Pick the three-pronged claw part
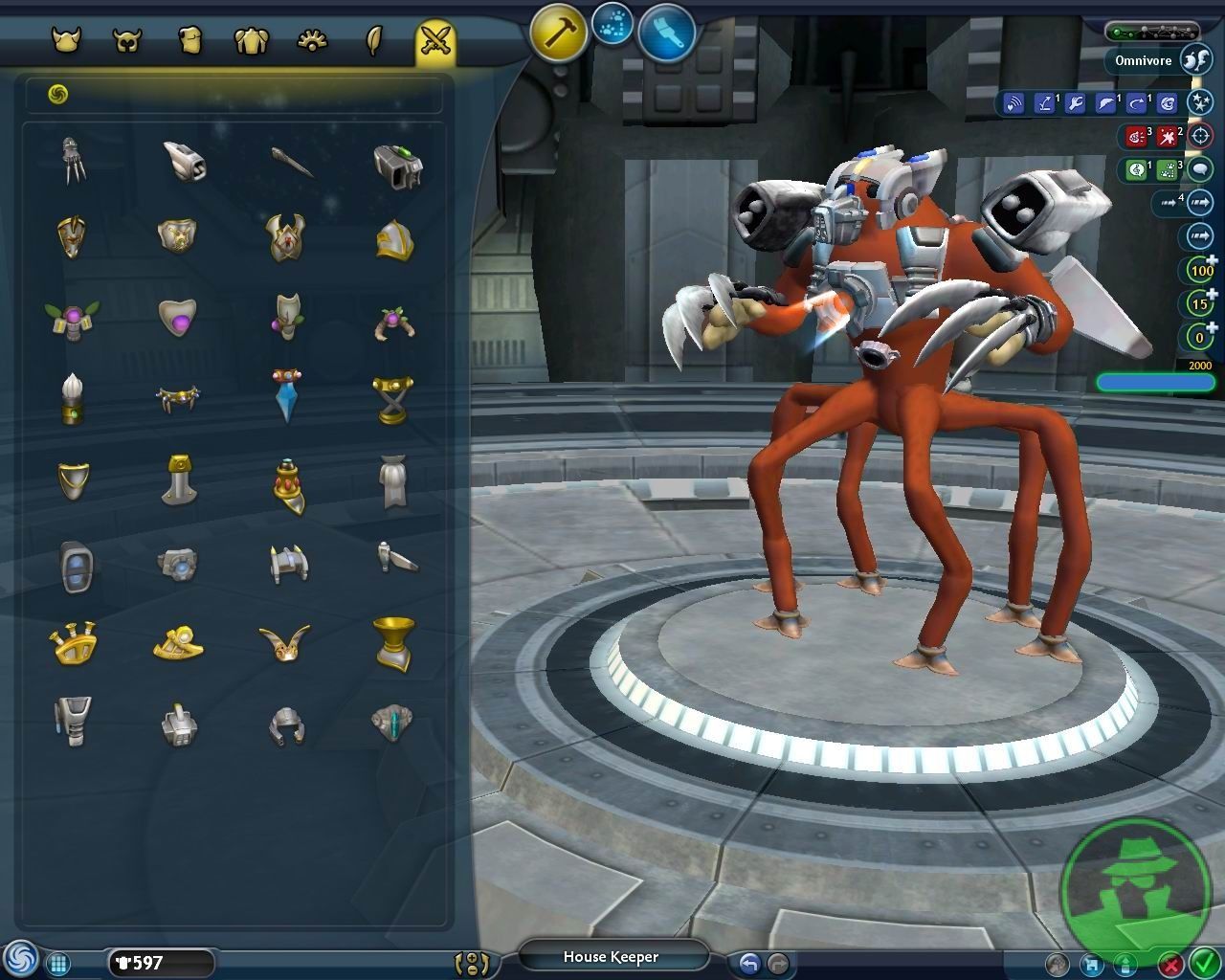The height and width of the screenshot is (980, 1225). (x=73, y=160)
